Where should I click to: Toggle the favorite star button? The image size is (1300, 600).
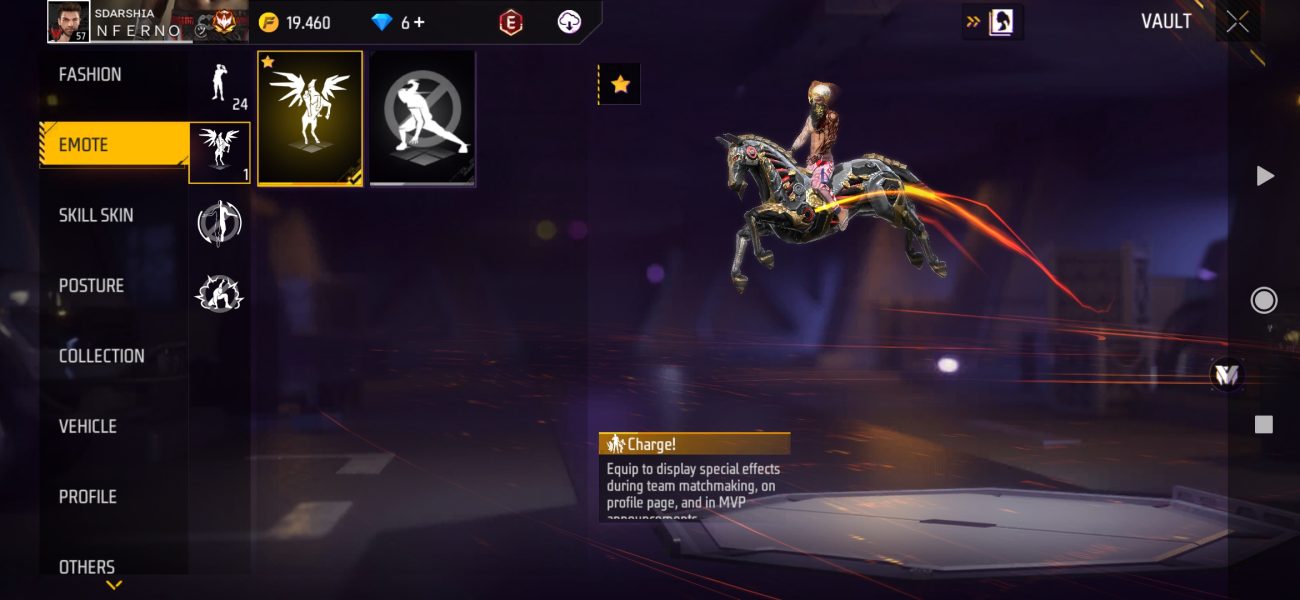620,85
